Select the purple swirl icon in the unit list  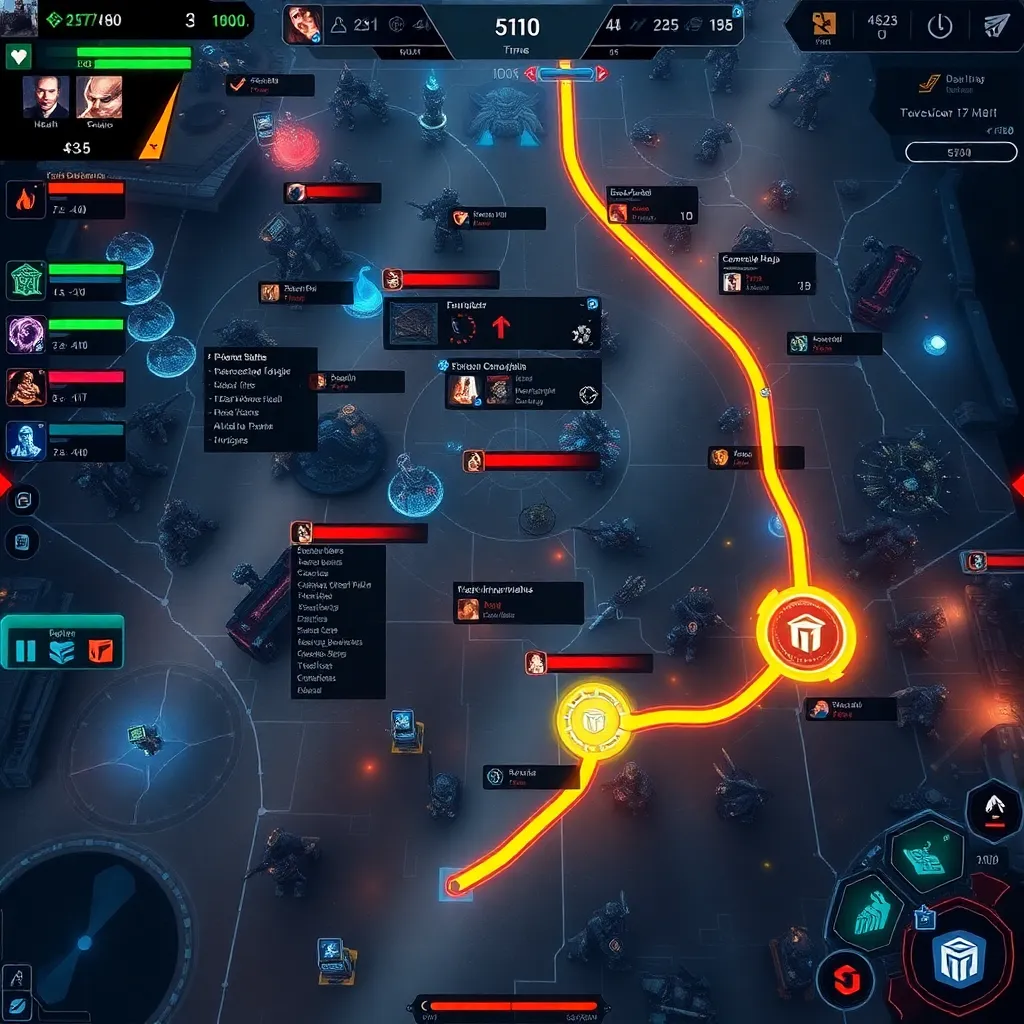[x=26, y=334]
